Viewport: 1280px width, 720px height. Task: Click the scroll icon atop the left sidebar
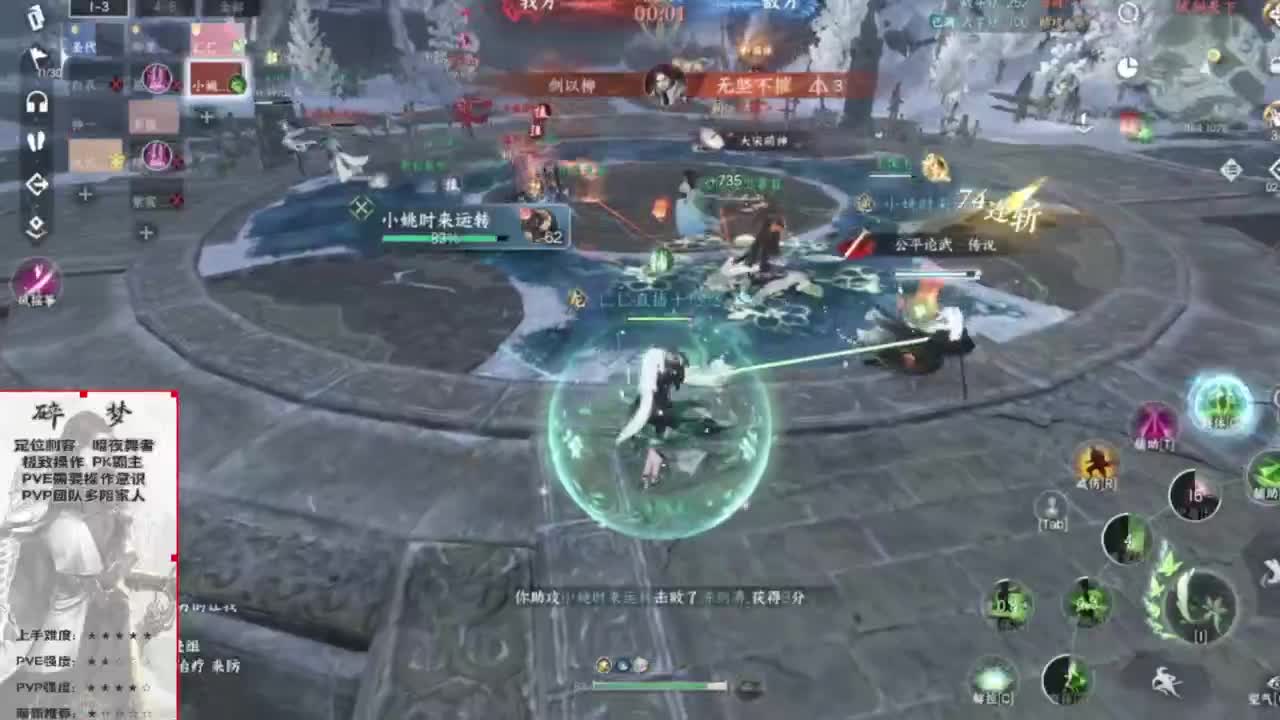[36, 20]
